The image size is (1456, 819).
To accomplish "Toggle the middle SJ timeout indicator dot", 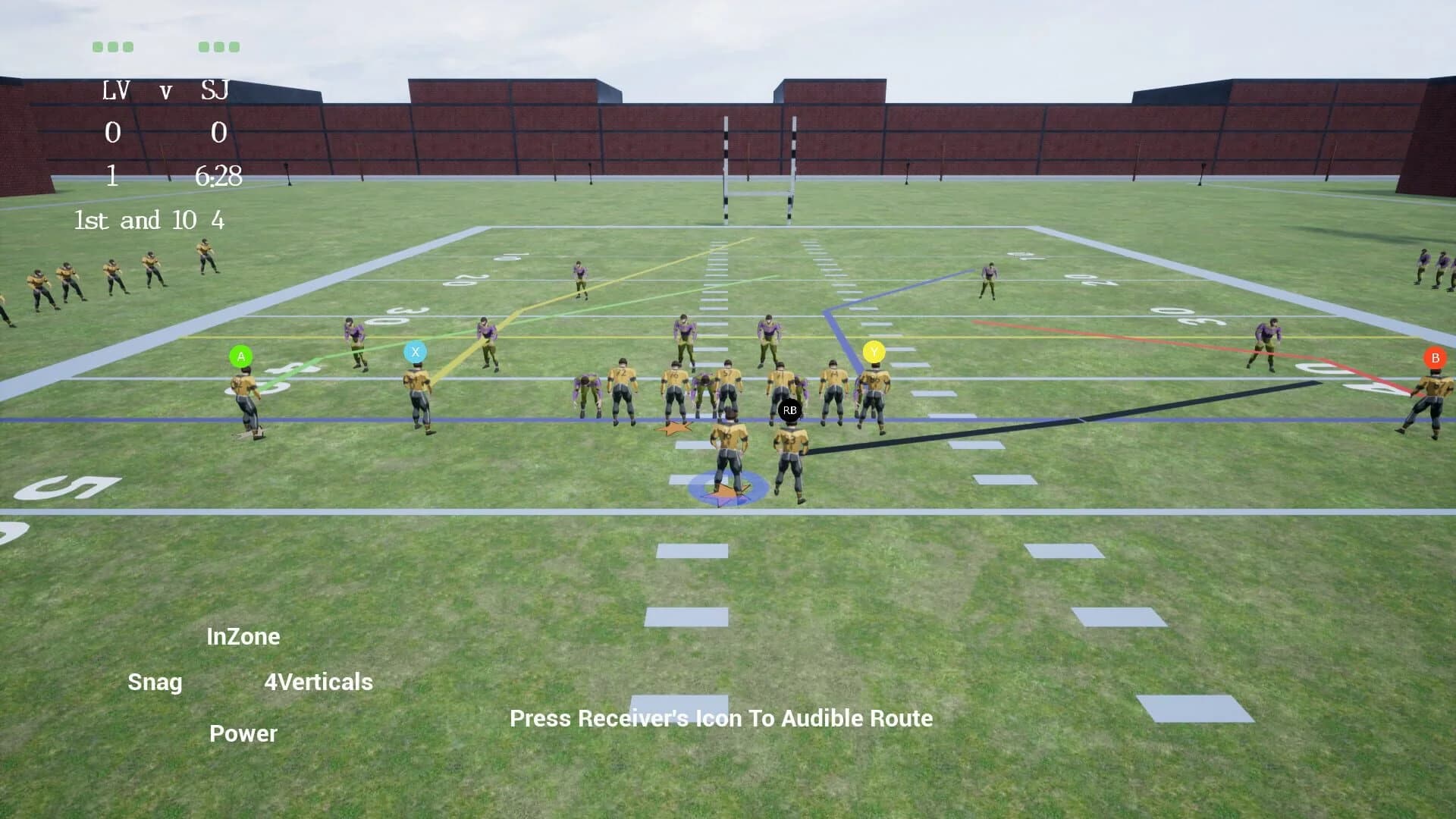I will pyautogui.click(x=219, y=47).
